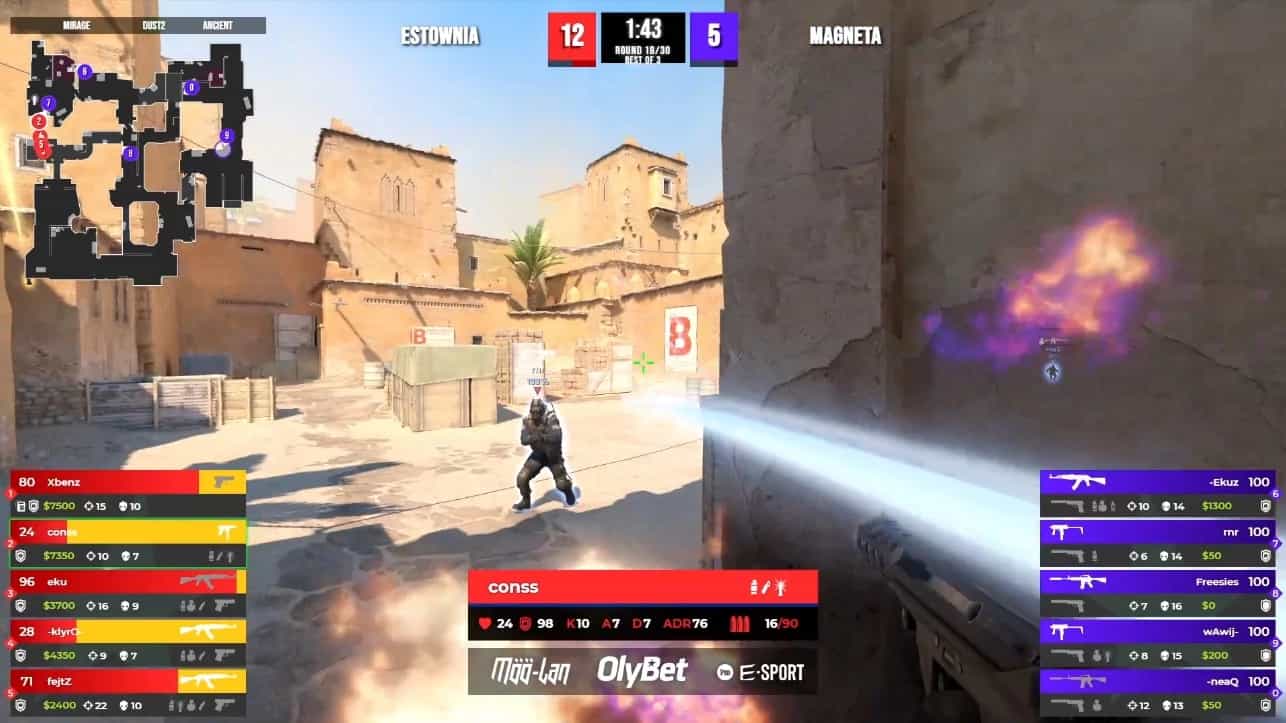Open the E-SPORT sponsor logo
1286x723 pixels.
[x=760, y=671]
